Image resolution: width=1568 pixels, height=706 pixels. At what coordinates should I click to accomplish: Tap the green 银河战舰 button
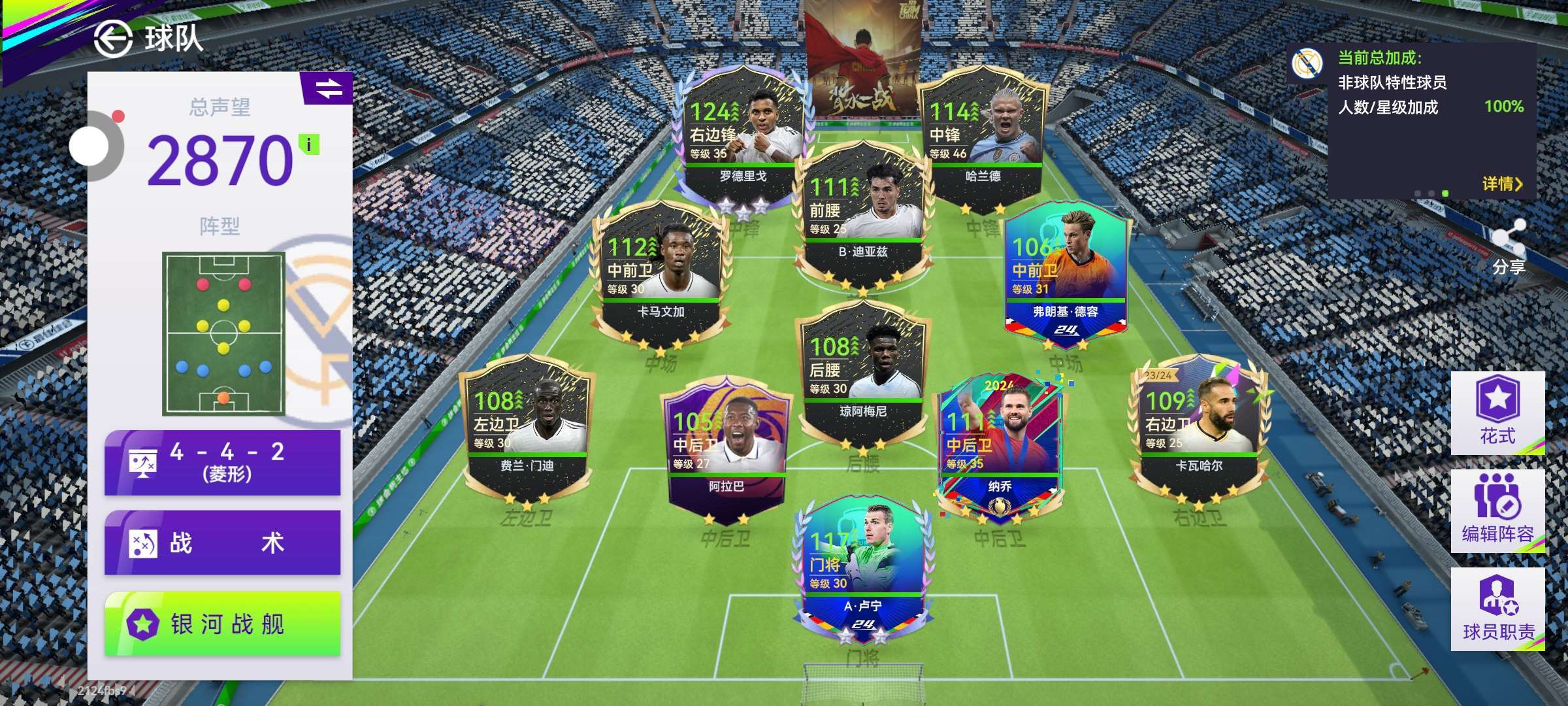coord(222,624)
